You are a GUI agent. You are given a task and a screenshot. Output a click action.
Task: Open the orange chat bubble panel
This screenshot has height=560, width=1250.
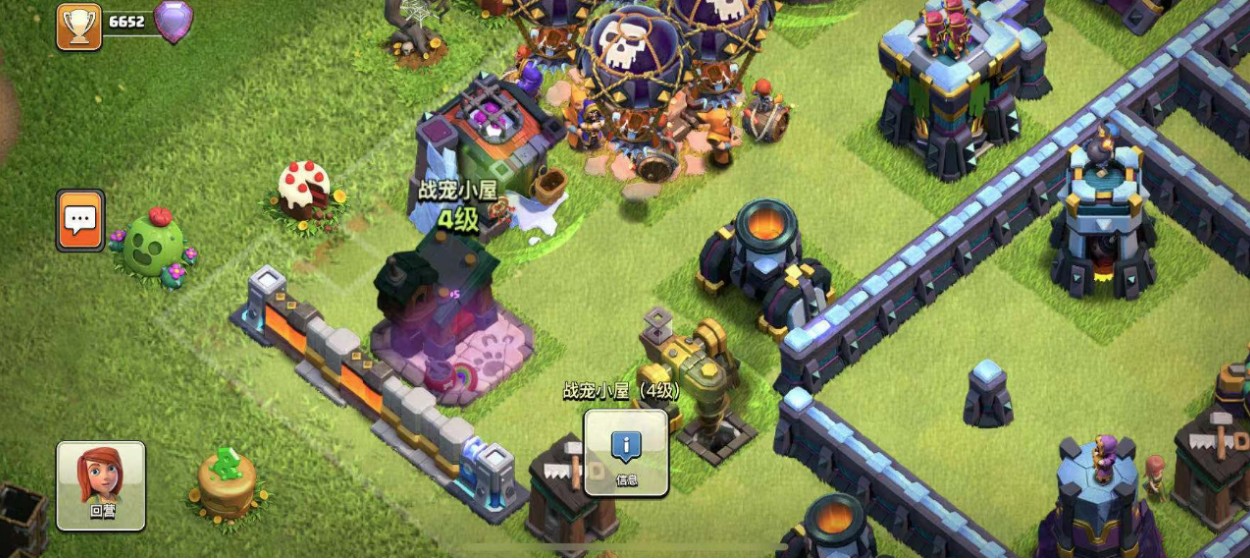80,220
